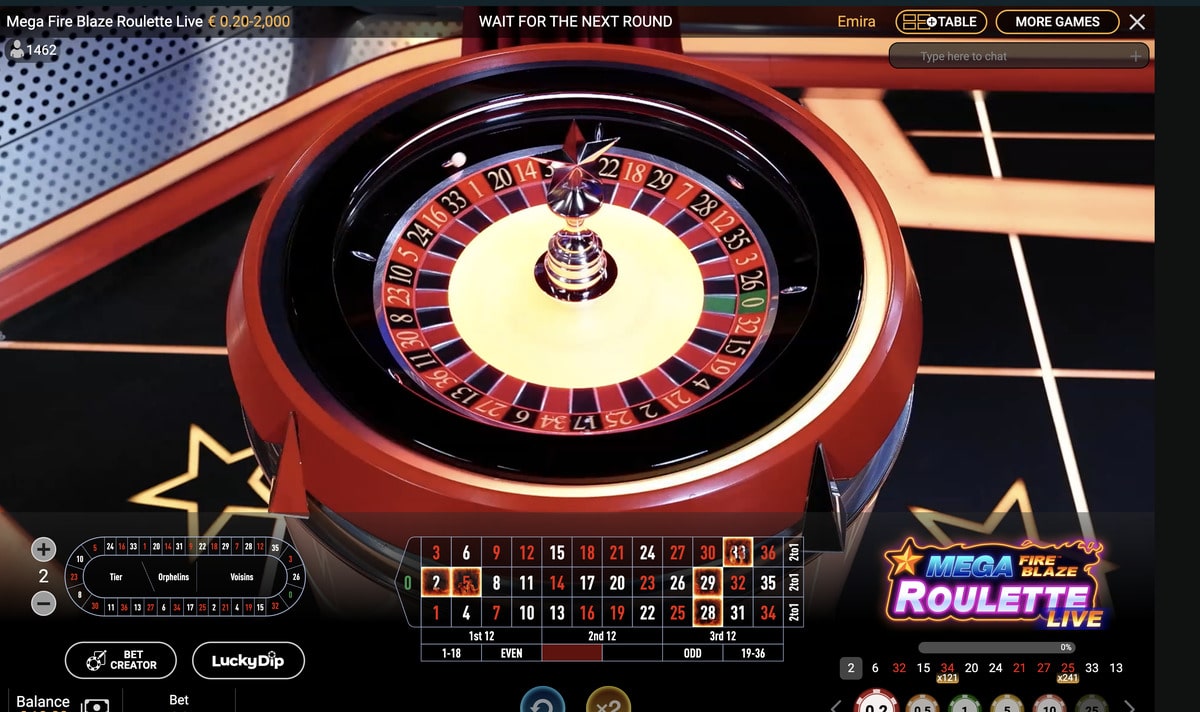Select the 1st 12 dozen bet
The image size is (1200, 712).
[481, 636]
